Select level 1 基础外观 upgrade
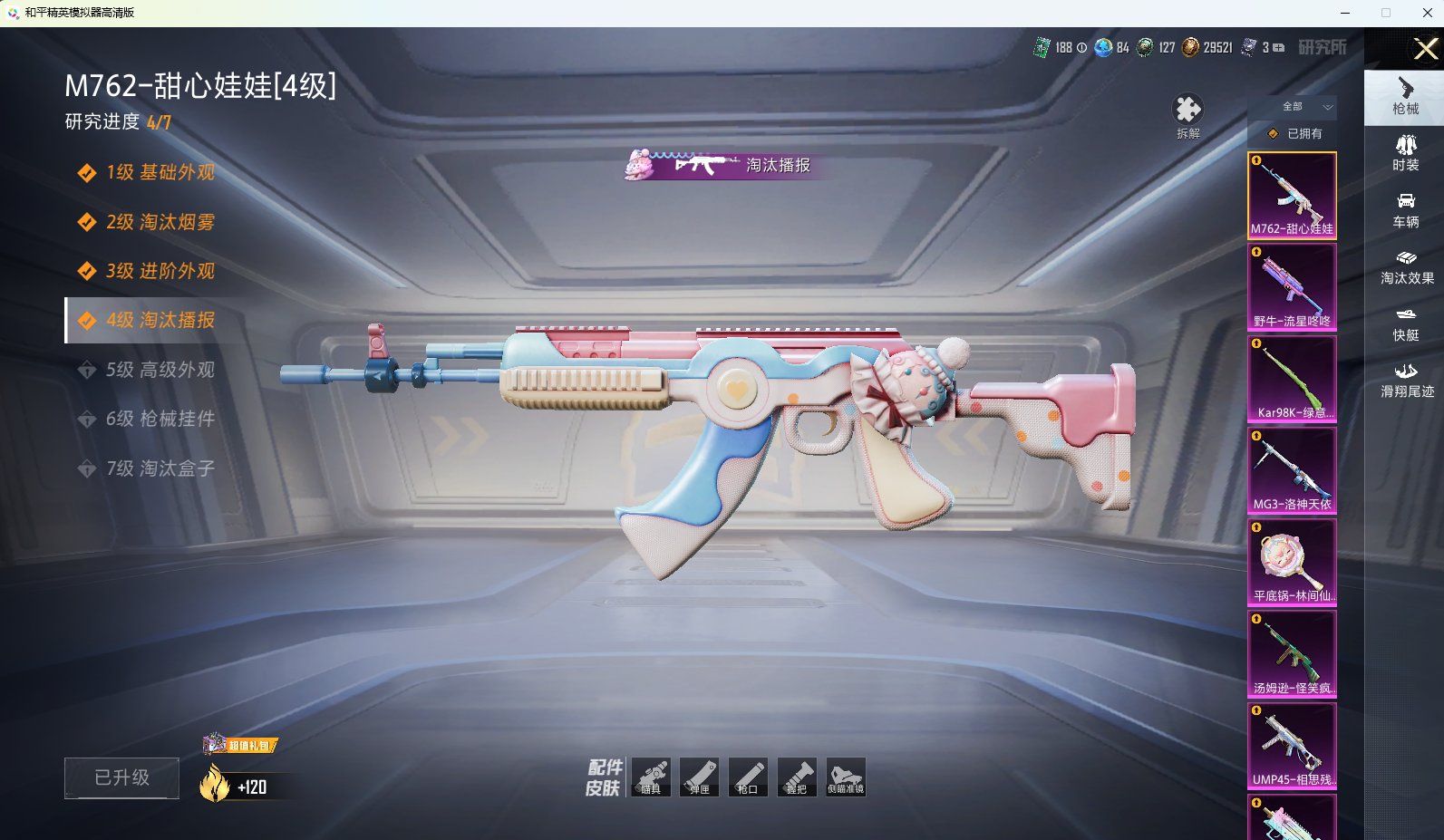This screenshot has height=840, width=1444. (x=160, y=172)
